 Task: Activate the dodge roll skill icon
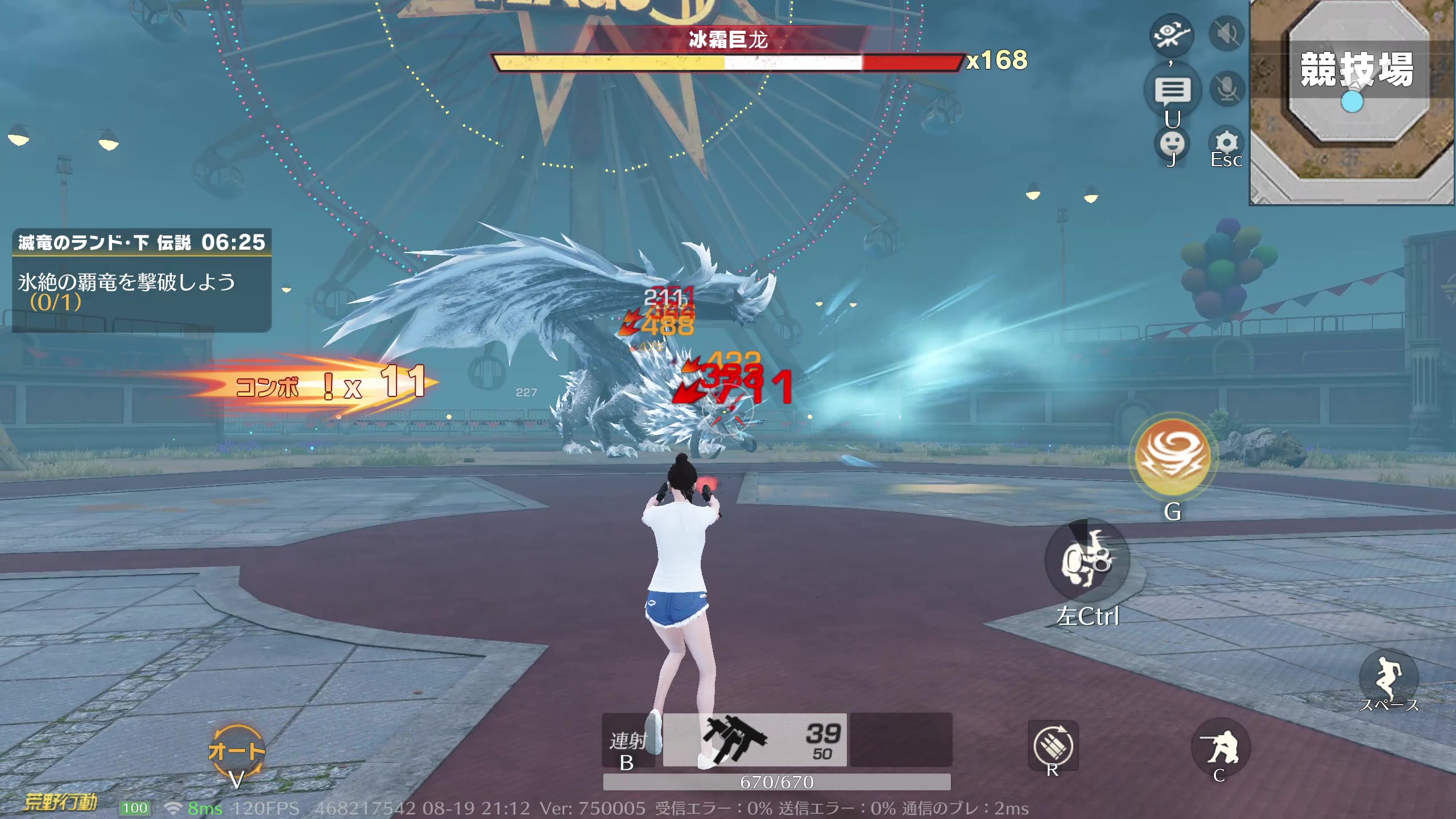(x=1087, y=560)
